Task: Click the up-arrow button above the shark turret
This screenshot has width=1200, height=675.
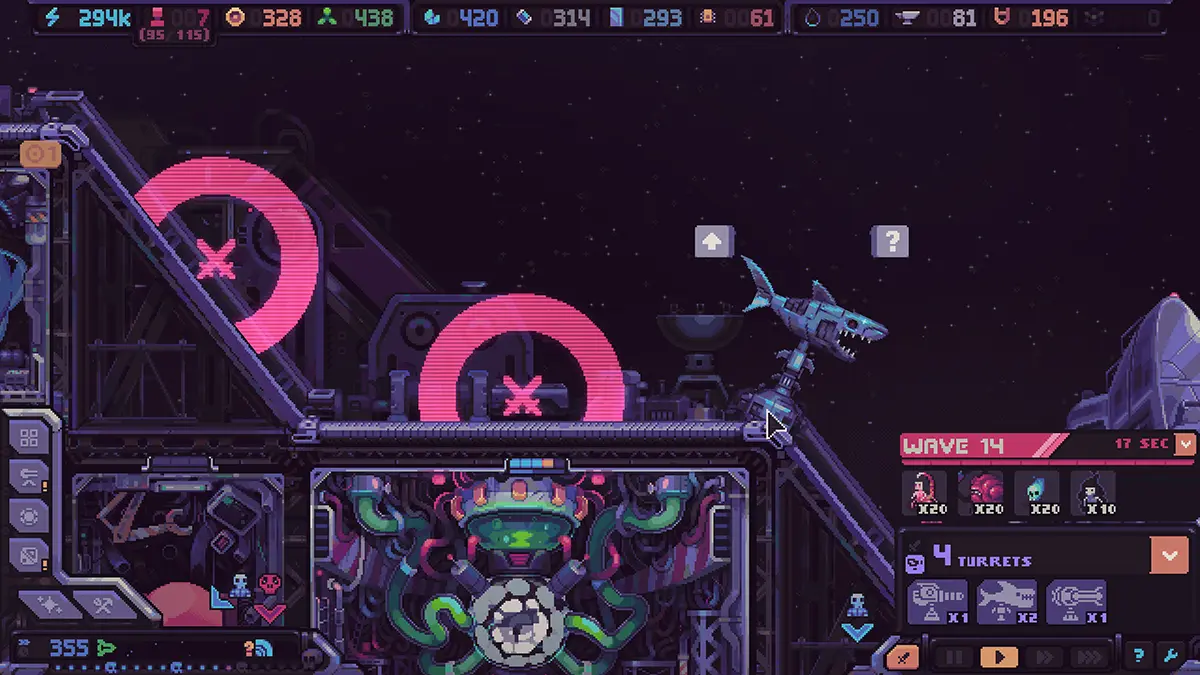Action: [714, 241]
